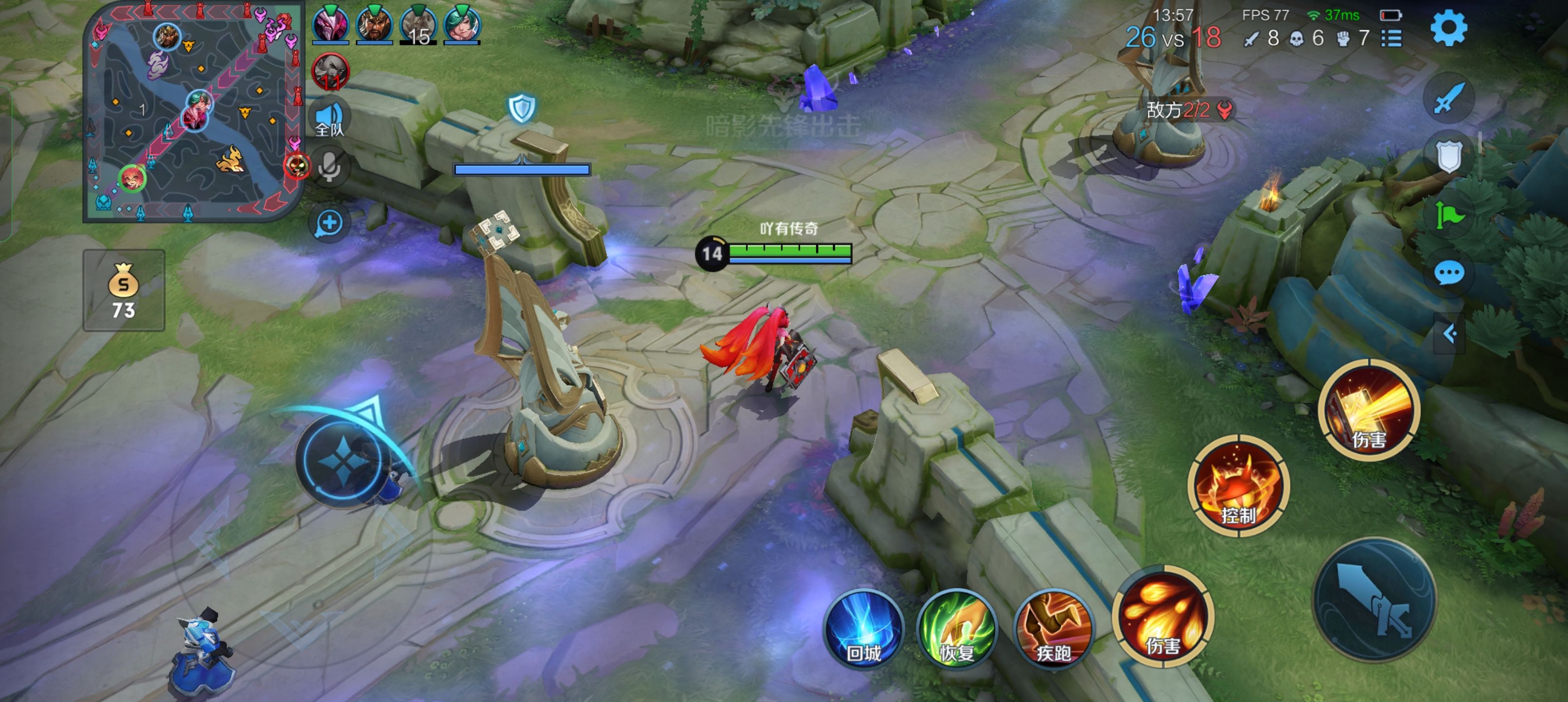1568x702 pixels.
Task: Open the gold shop showing 73
Action: coord(123,291)
